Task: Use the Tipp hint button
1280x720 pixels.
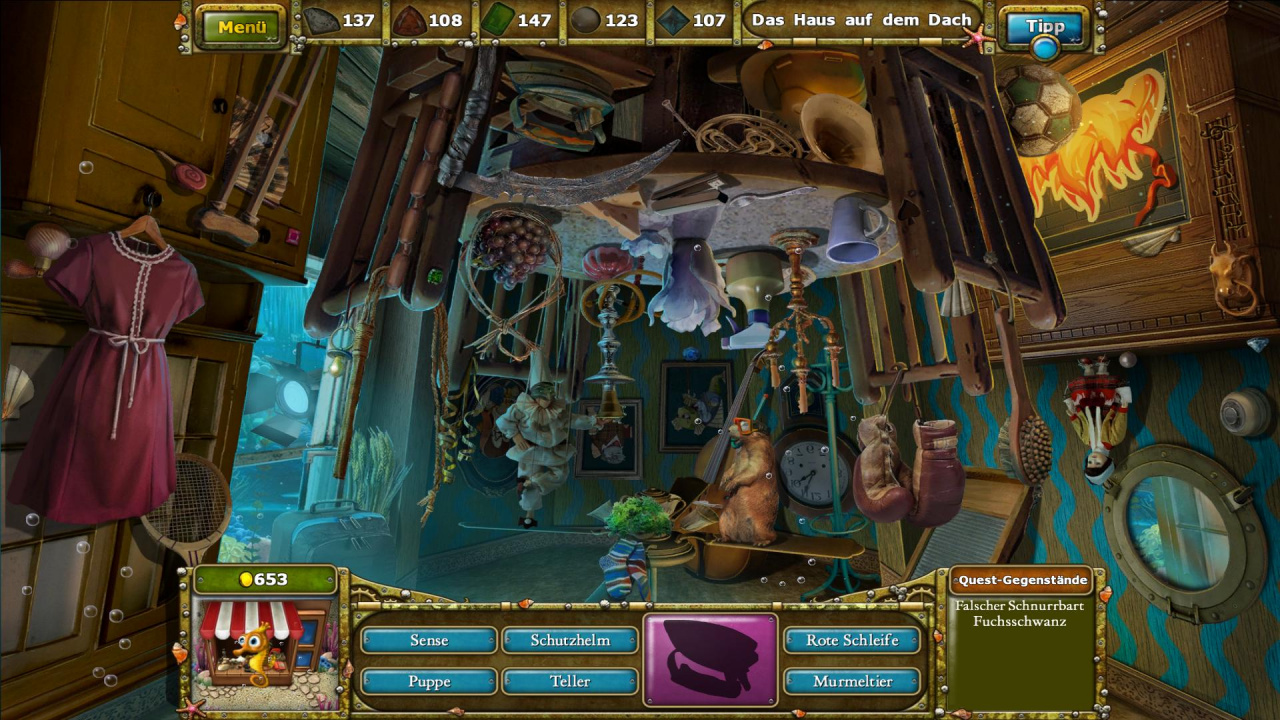Action: pyautogui.click(x=1045, y=25)
